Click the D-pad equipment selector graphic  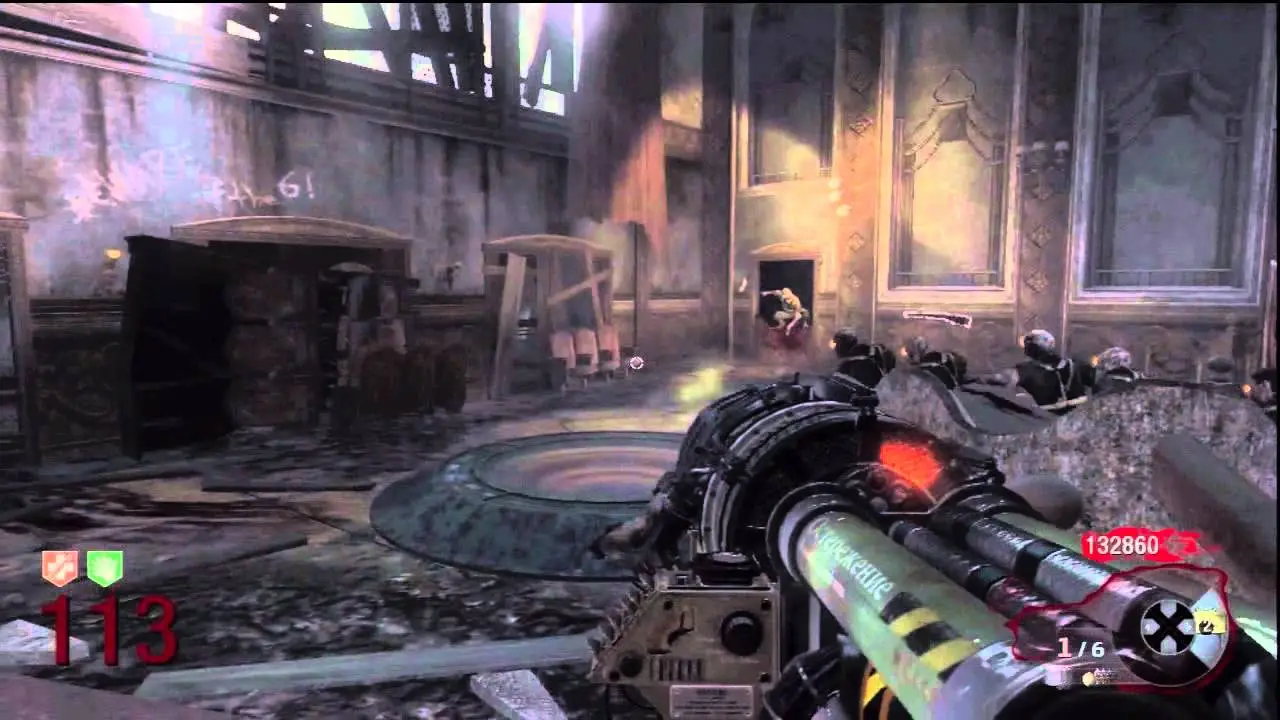pyautogui.click(x=1167, y=628)
